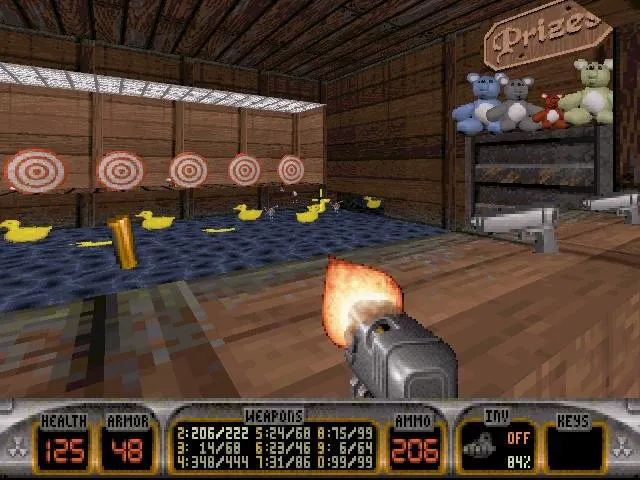Click the weapons ammo list panel

(x=277, y=445)
